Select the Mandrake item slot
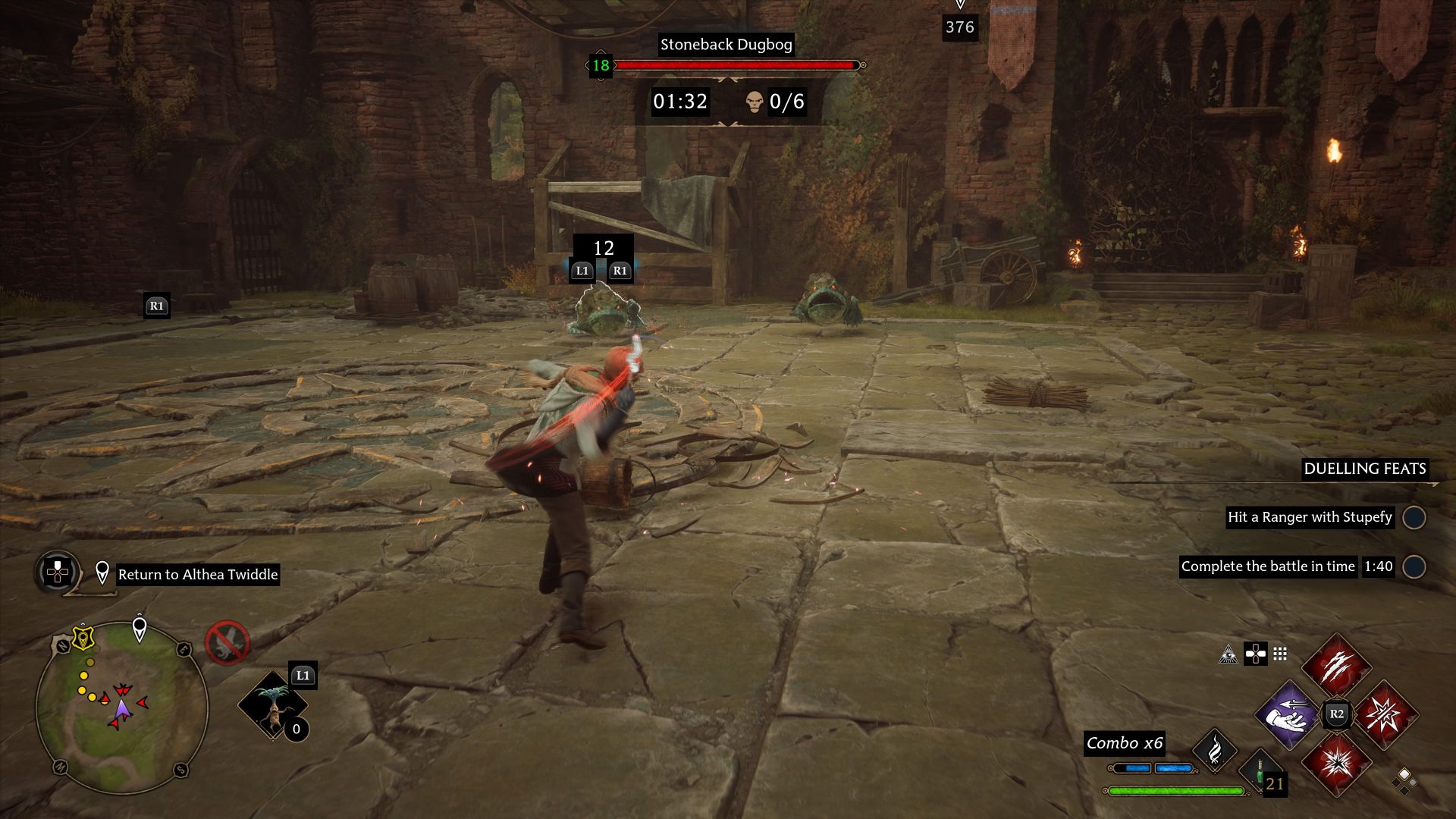 272,704
